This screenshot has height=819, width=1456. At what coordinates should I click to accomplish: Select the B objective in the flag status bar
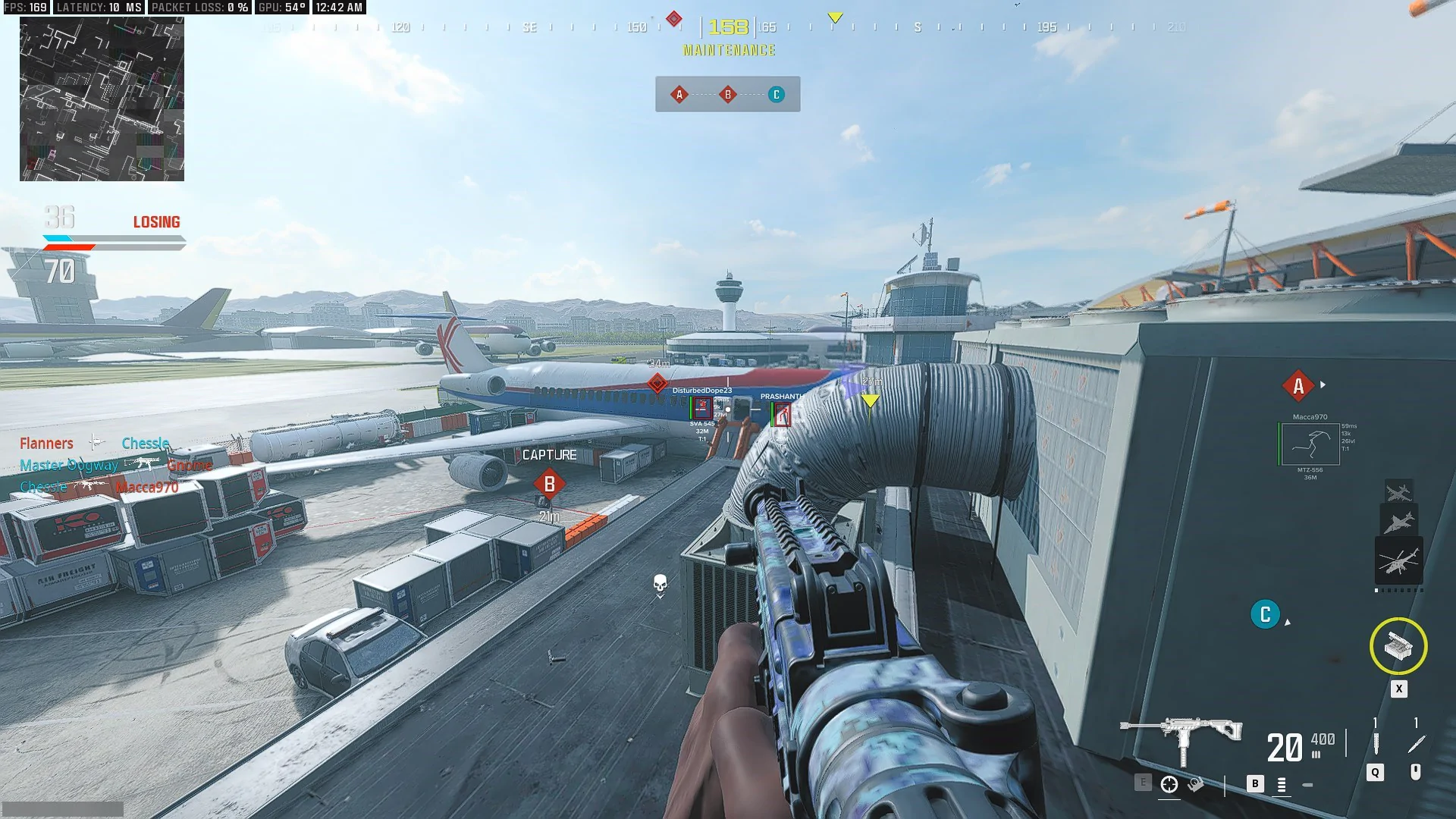pos(728,95)
